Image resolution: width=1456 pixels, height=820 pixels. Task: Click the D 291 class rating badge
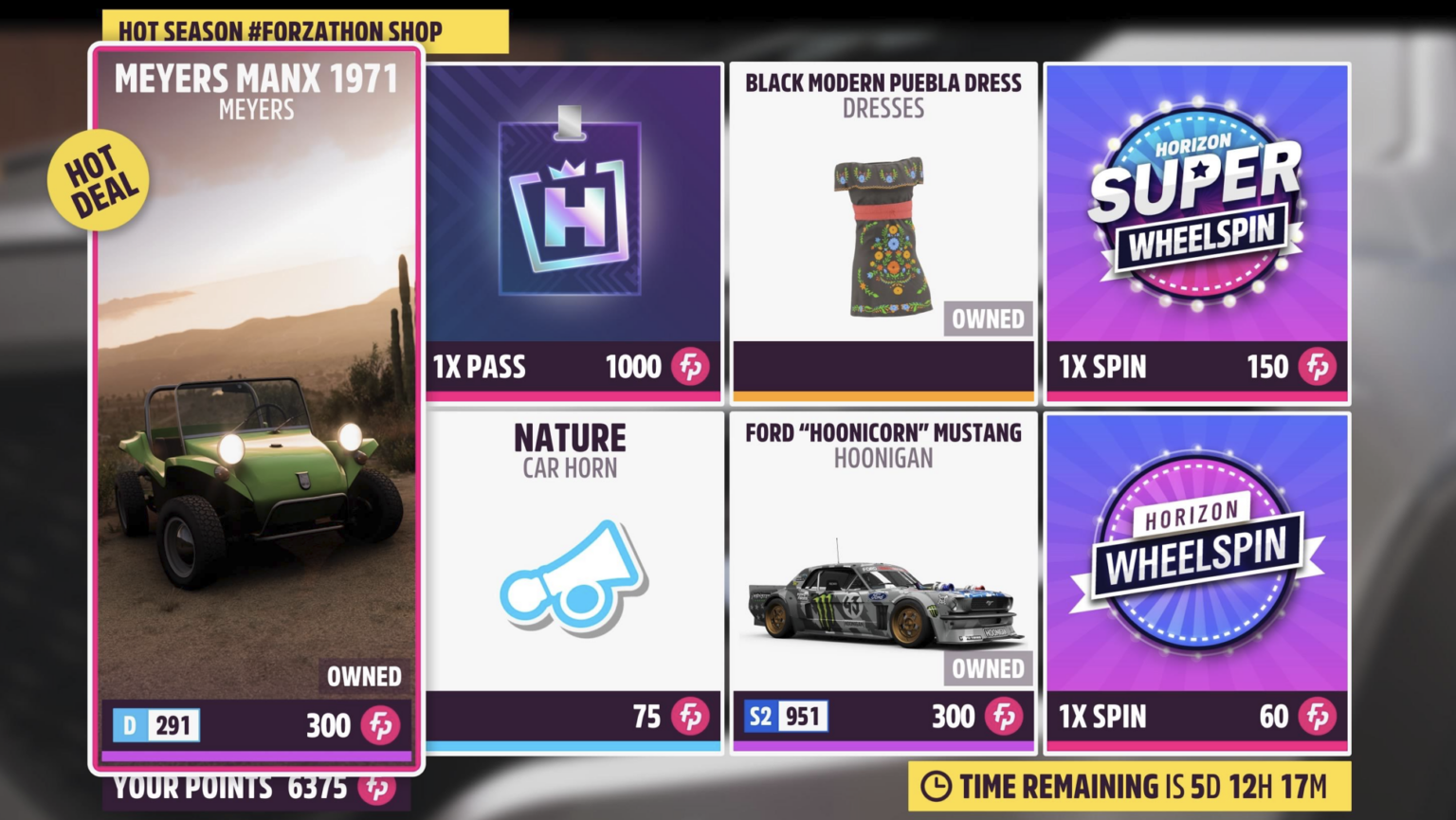(157, 727)
